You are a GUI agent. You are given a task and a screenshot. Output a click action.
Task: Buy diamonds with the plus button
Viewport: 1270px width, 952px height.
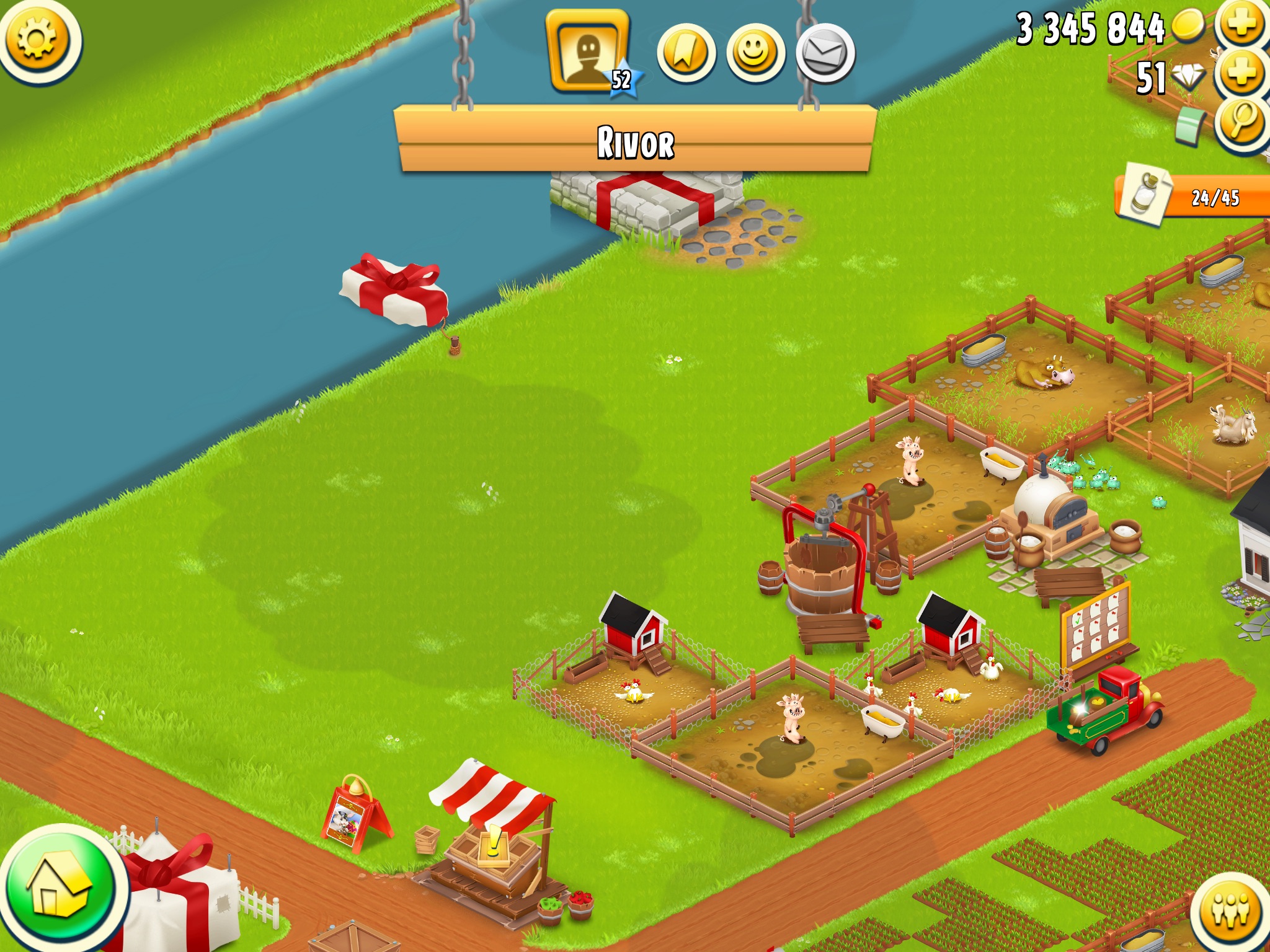[x=1241, y=74]
